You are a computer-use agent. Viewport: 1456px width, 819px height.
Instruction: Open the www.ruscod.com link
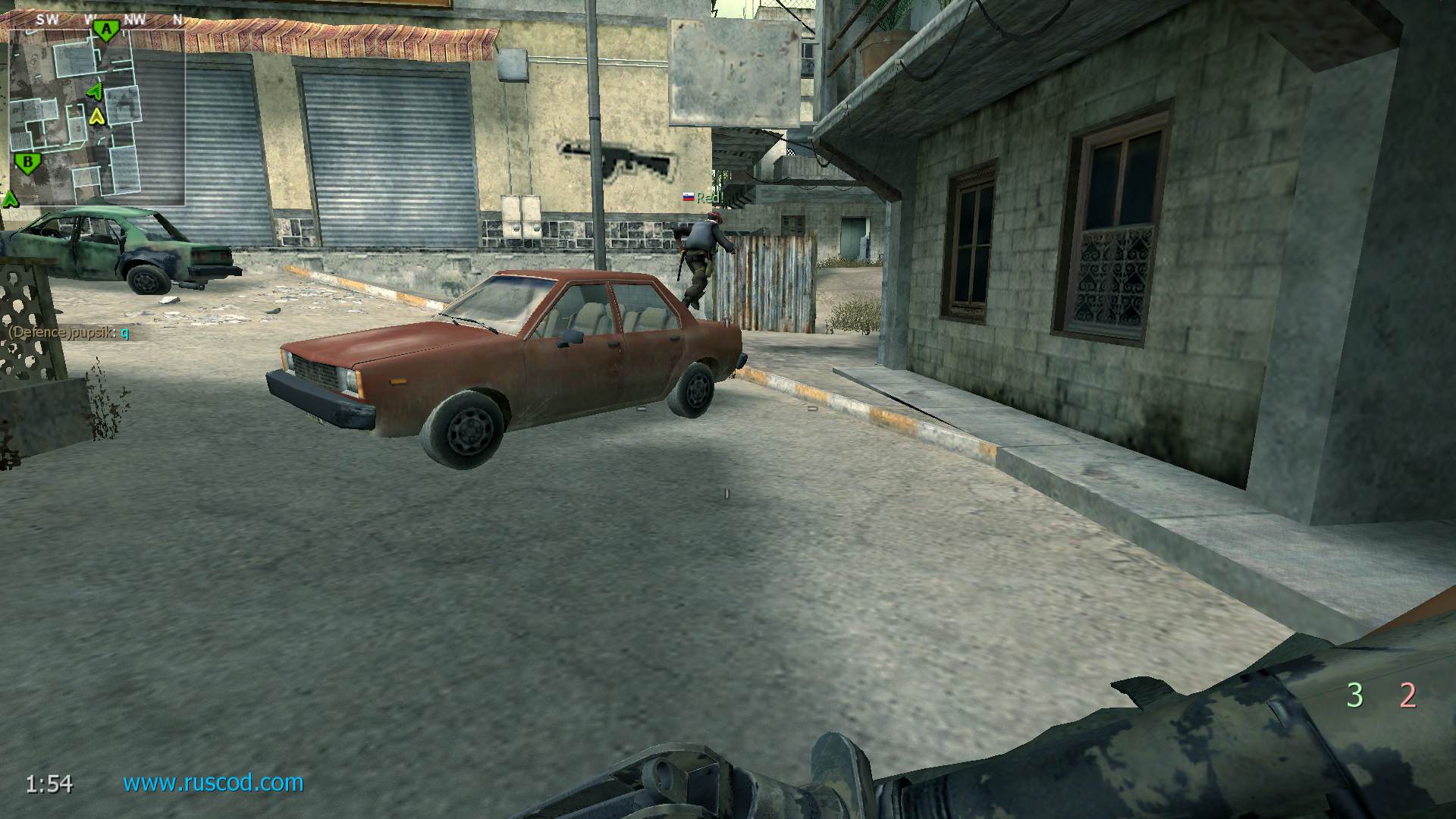pyautogui.click(x=213, y=783)
